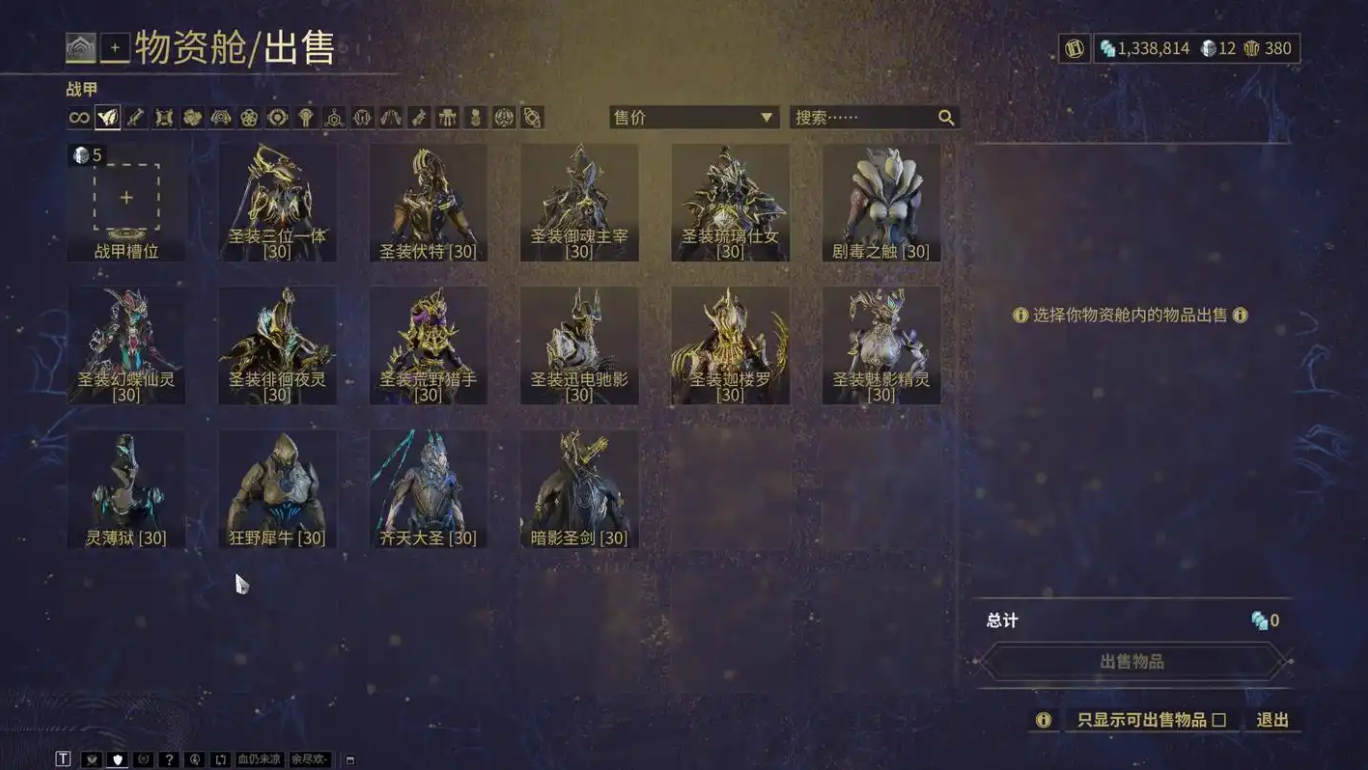The height and width of the screenshot is (770, 1368).
Task: Switch to the rifle weapons category tab
Action: pyautogui.click(x=136, y=118)
